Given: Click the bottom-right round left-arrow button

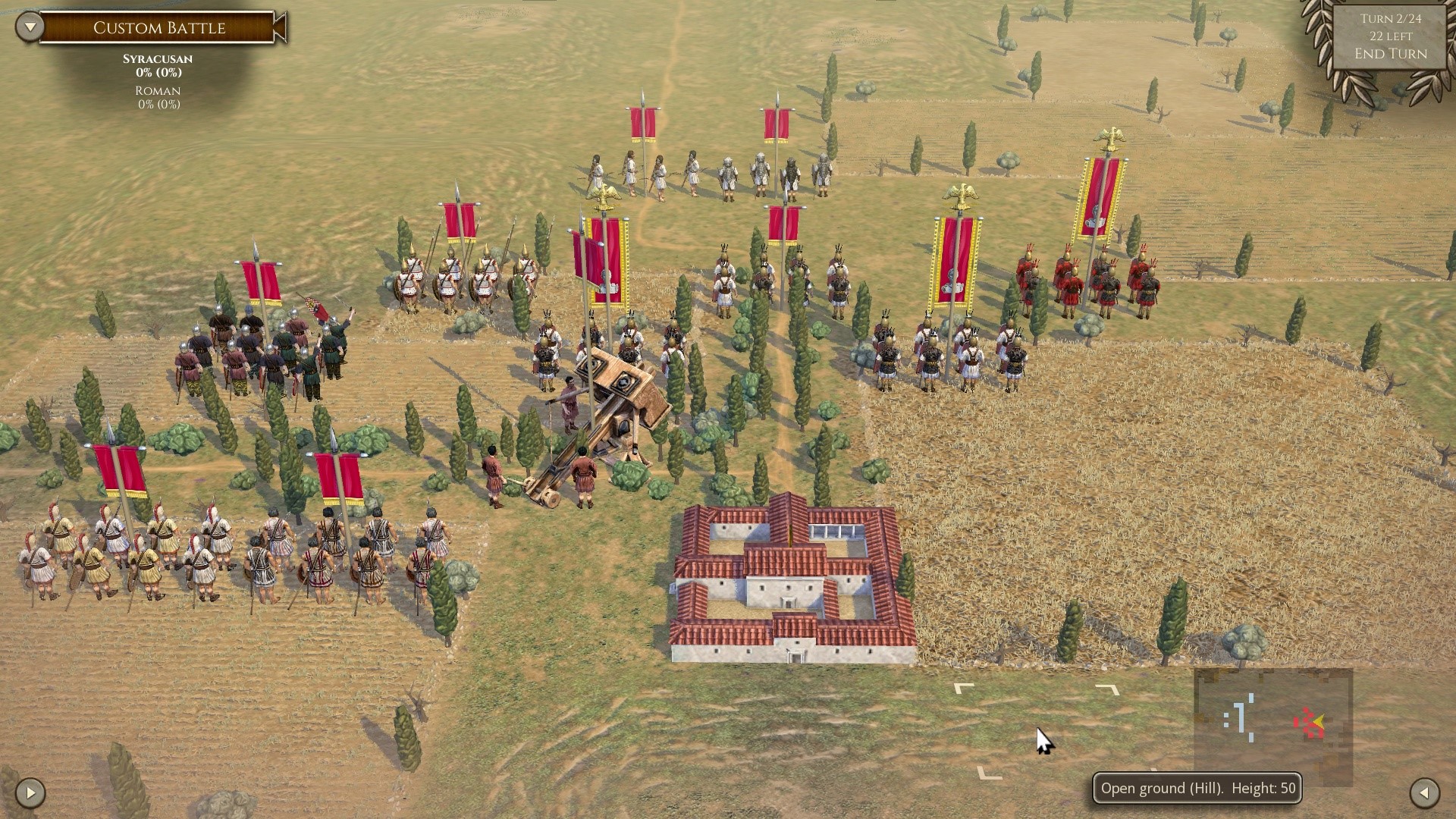Looking at the screenshot, I should click(x=1424, y=793).
